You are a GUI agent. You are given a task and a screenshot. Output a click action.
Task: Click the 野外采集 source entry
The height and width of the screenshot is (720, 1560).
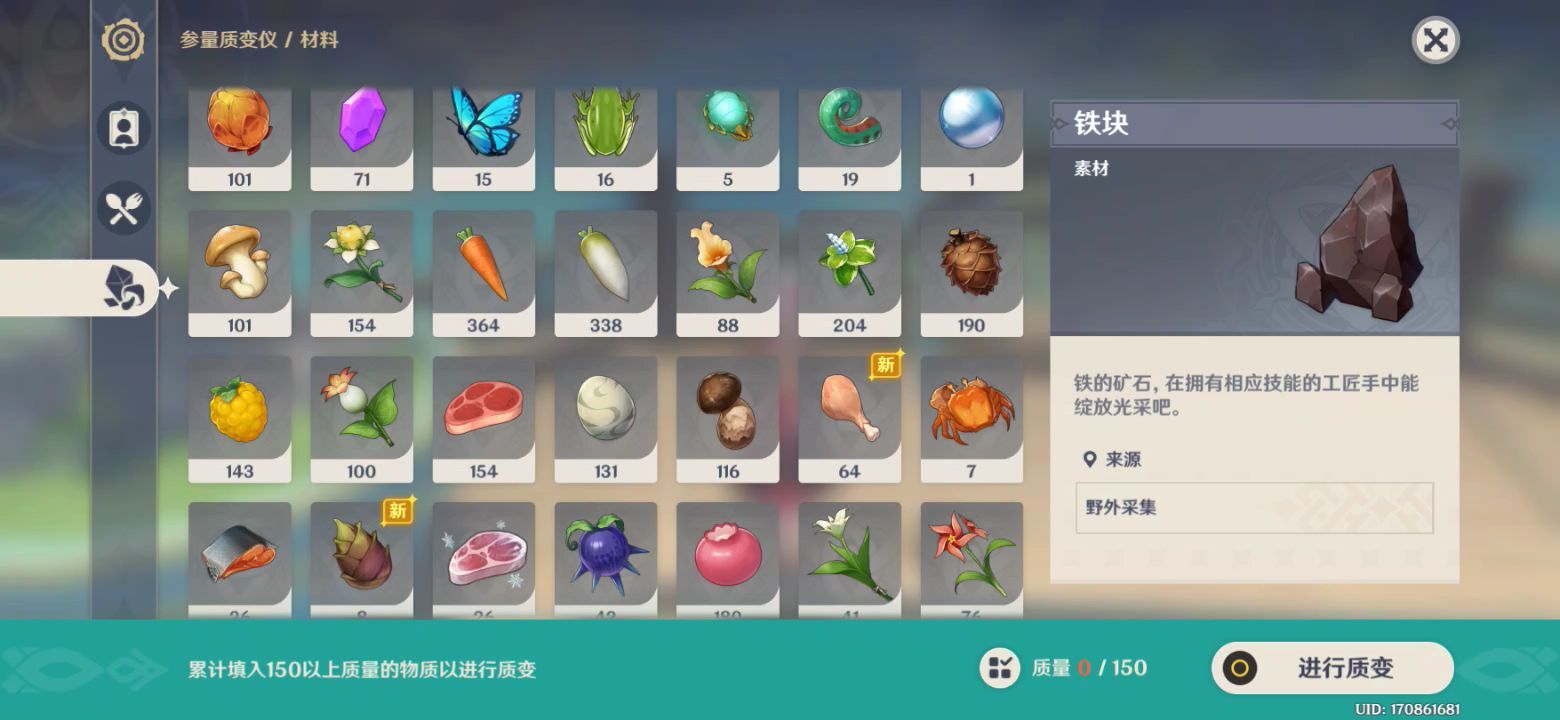(1253, 508)
